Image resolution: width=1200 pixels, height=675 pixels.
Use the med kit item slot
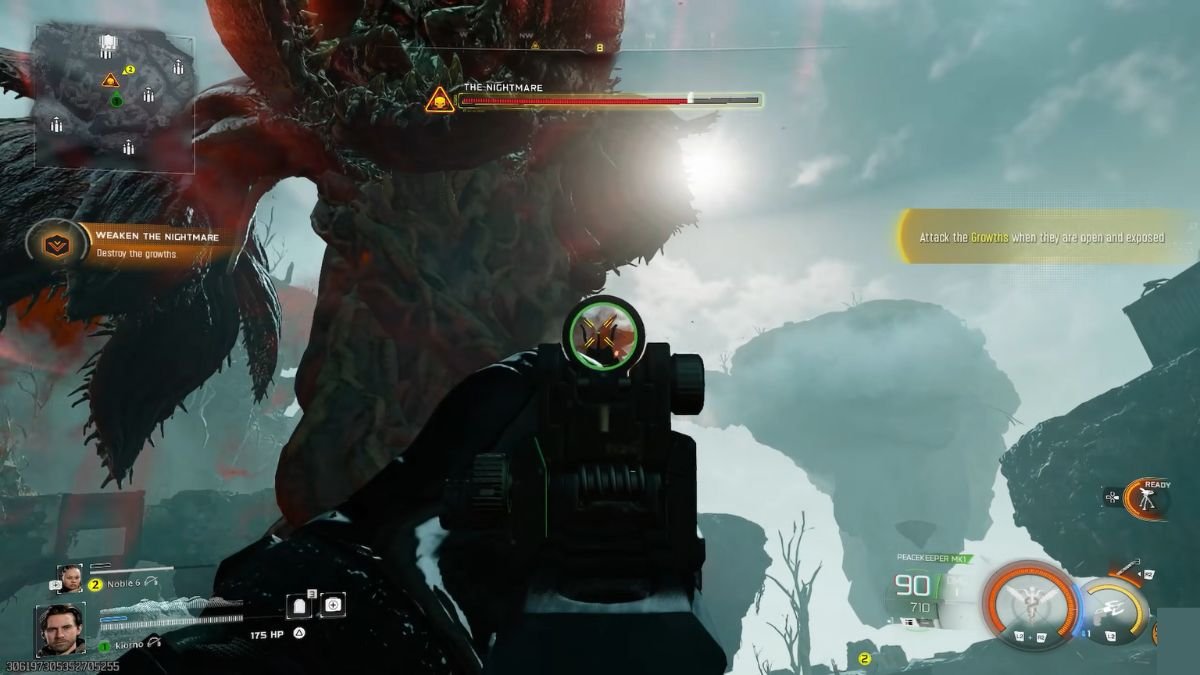(x=333, y=605)
